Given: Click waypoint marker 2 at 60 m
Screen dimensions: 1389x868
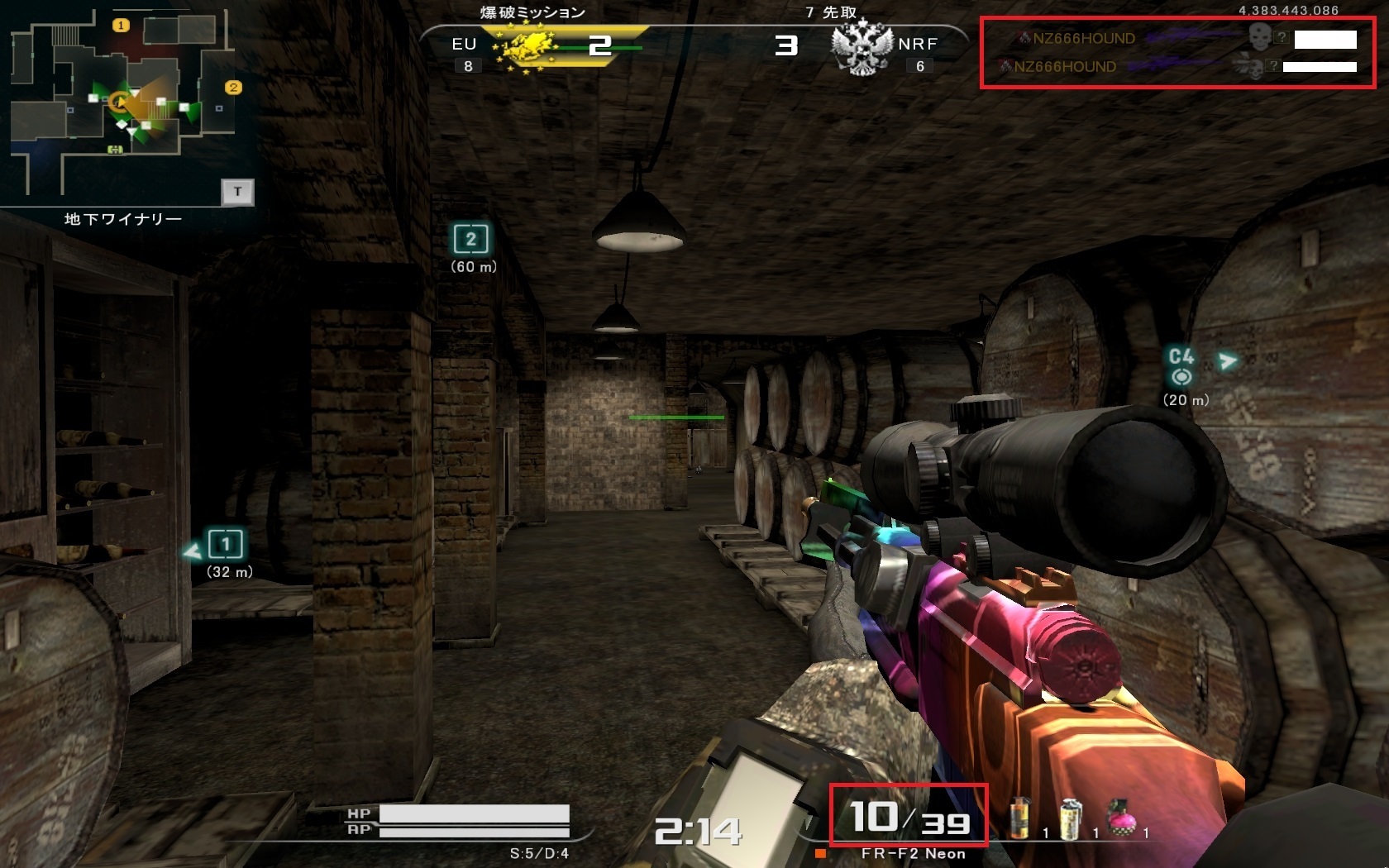Looking at the screenshot, I should (x=471, y=239).
